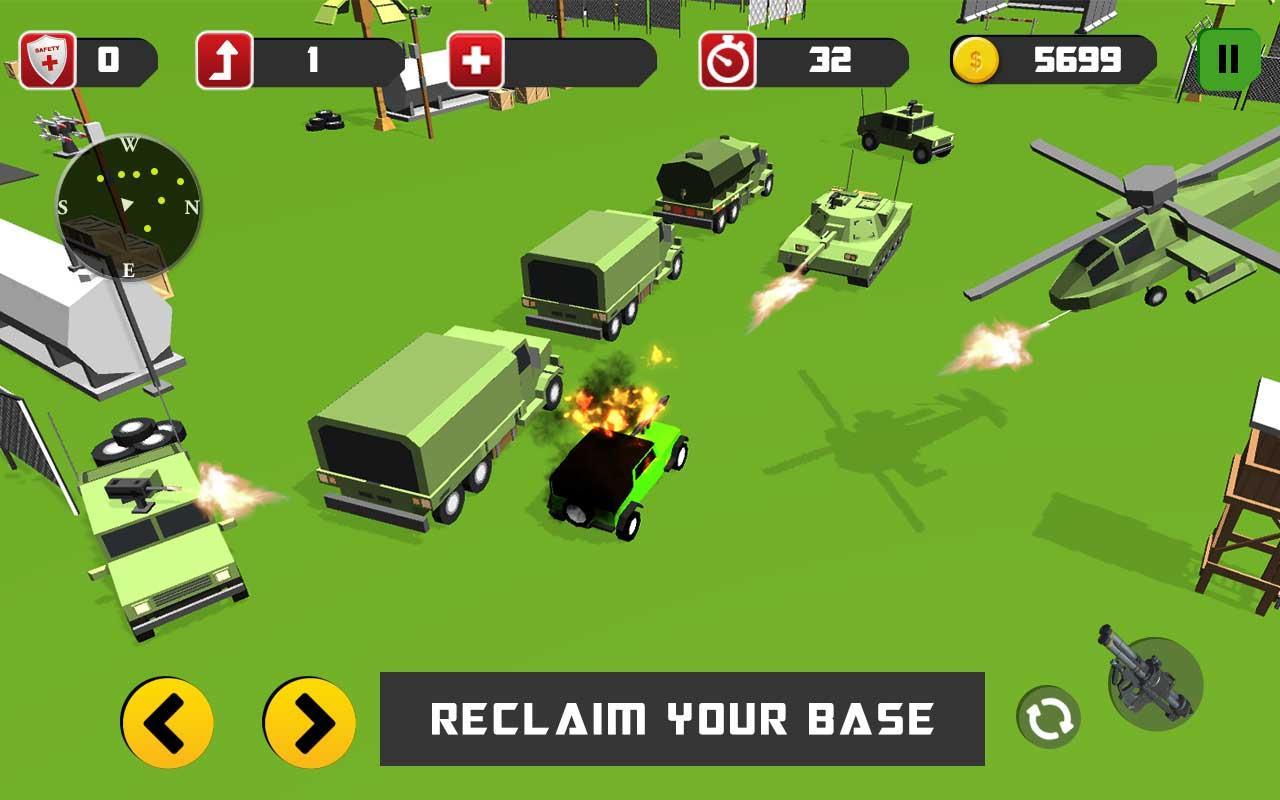Viewport: 1280px width, 800px height.
Task: Click the safety shield health icon
Action: tap(49, 56)
